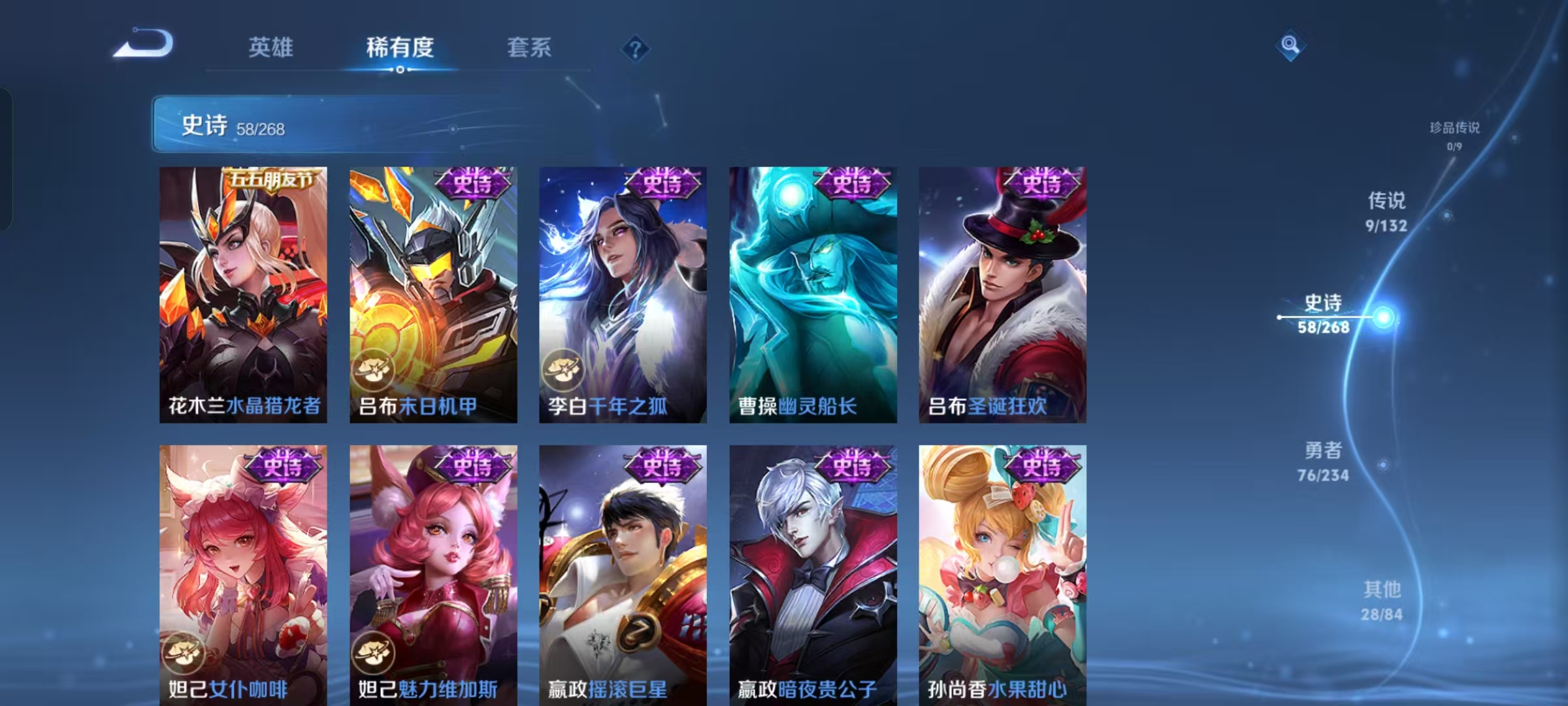
Task: Switch to the 英雄 tab
Action: (271, 47)
